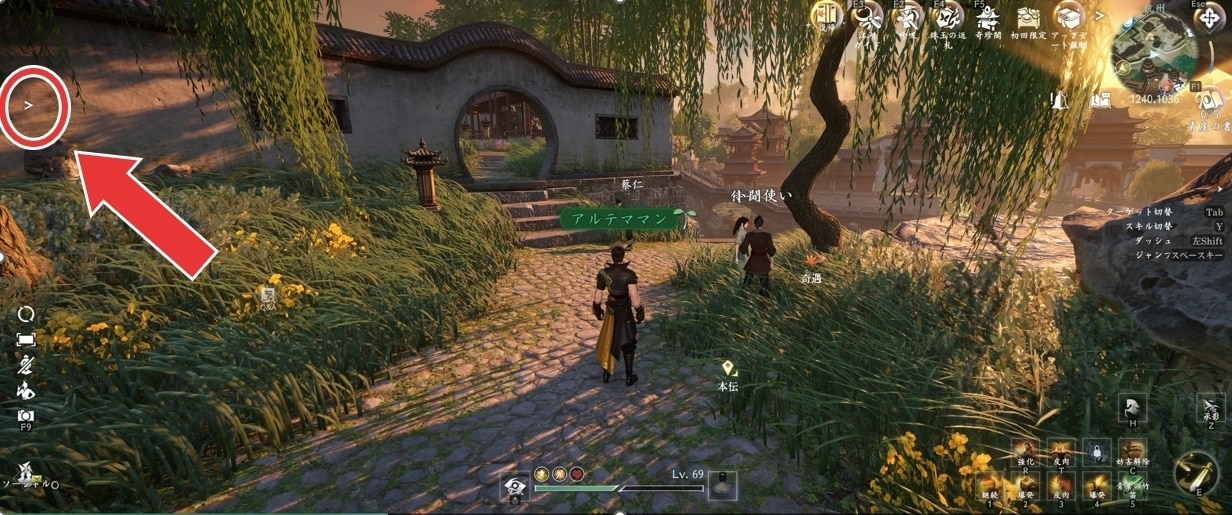Open the 江湖ガイド guide icon
The width and height of the screenshot is (1232, 515).
pos(866,17)
